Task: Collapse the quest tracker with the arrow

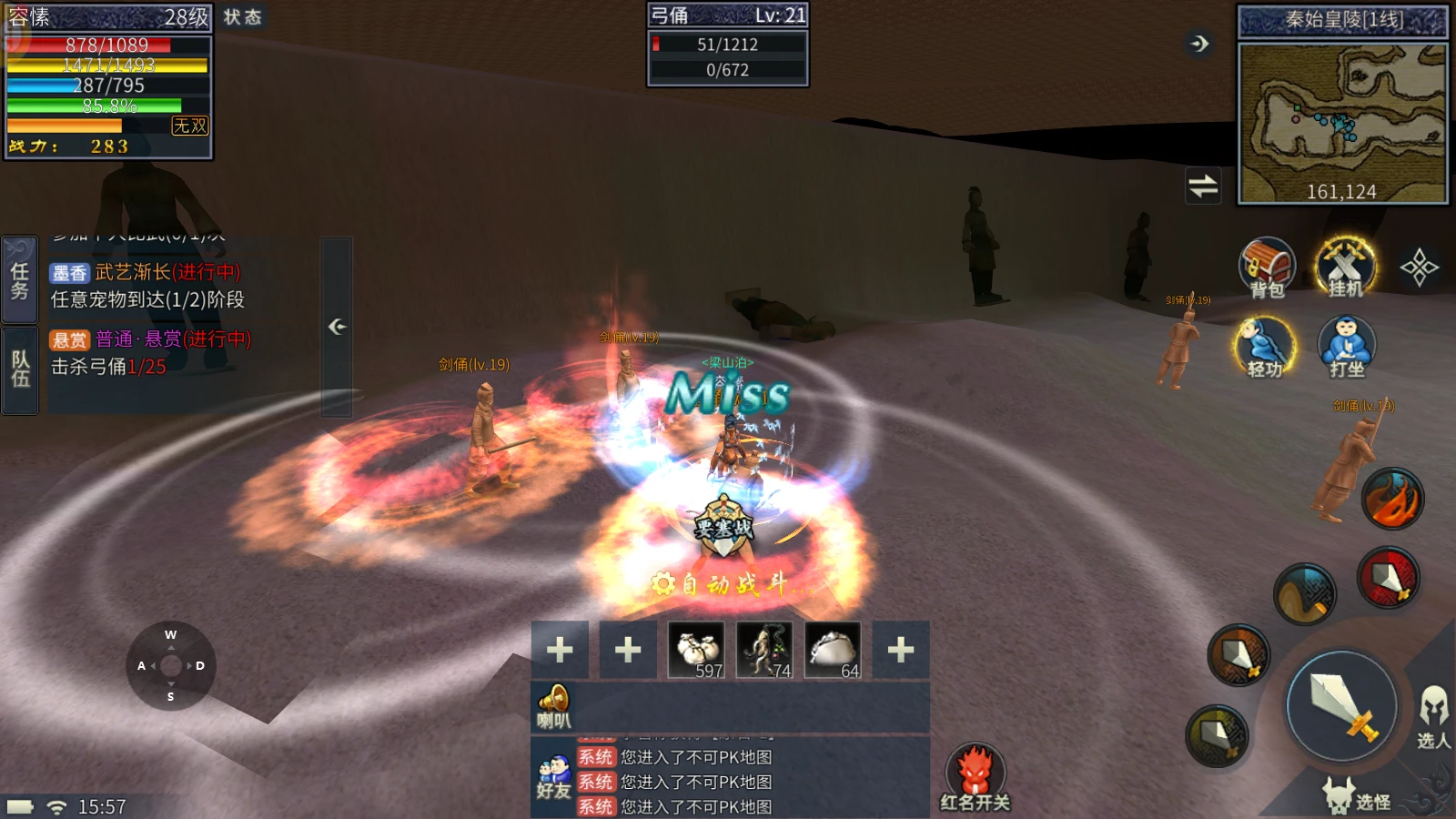Action: pyautogui.click(x=337, y=326)
